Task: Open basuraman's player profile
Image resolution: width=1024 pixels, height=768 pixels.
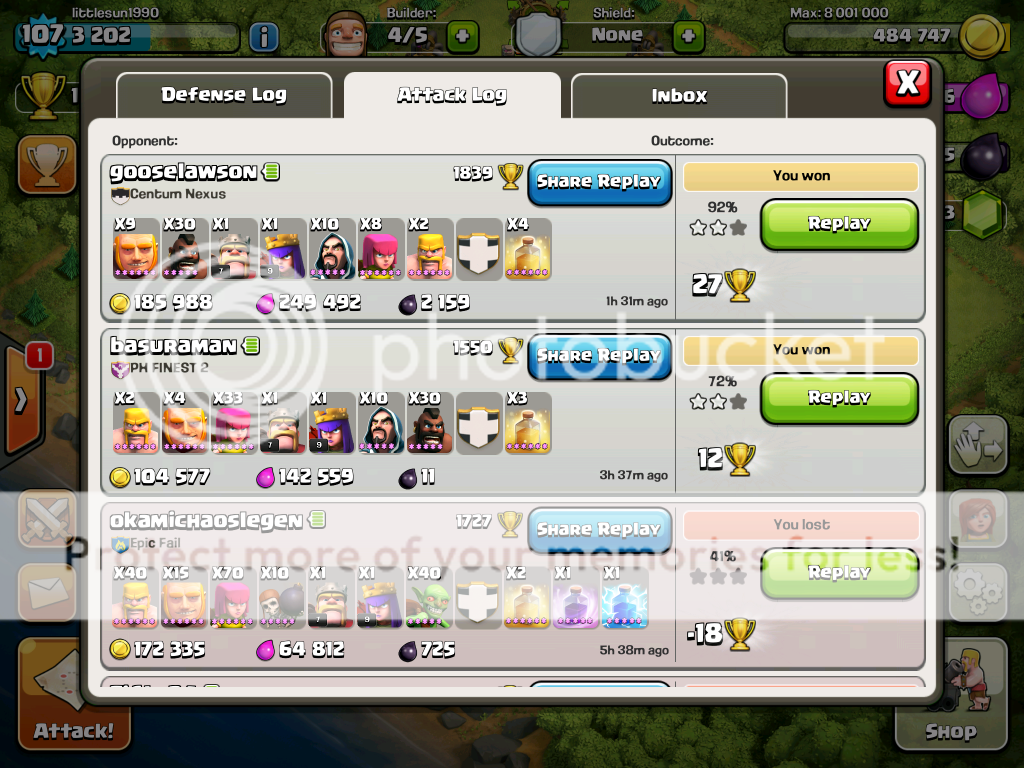Action: tap(173, 346)
